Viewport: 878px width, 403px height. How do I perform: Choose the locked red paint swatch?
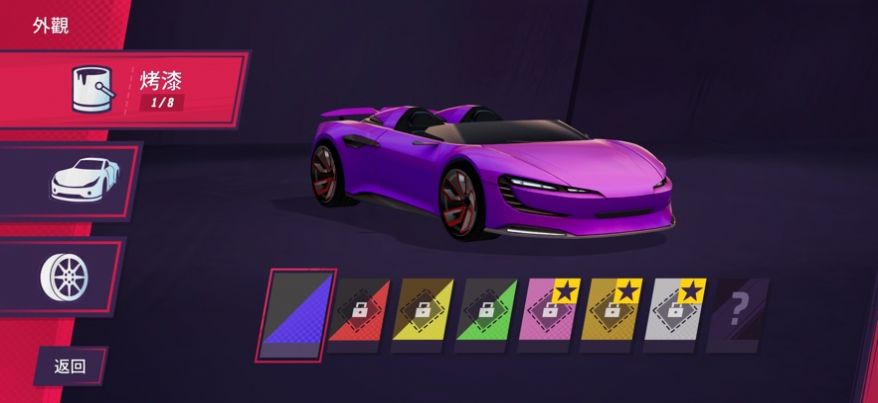click(359, 312)
